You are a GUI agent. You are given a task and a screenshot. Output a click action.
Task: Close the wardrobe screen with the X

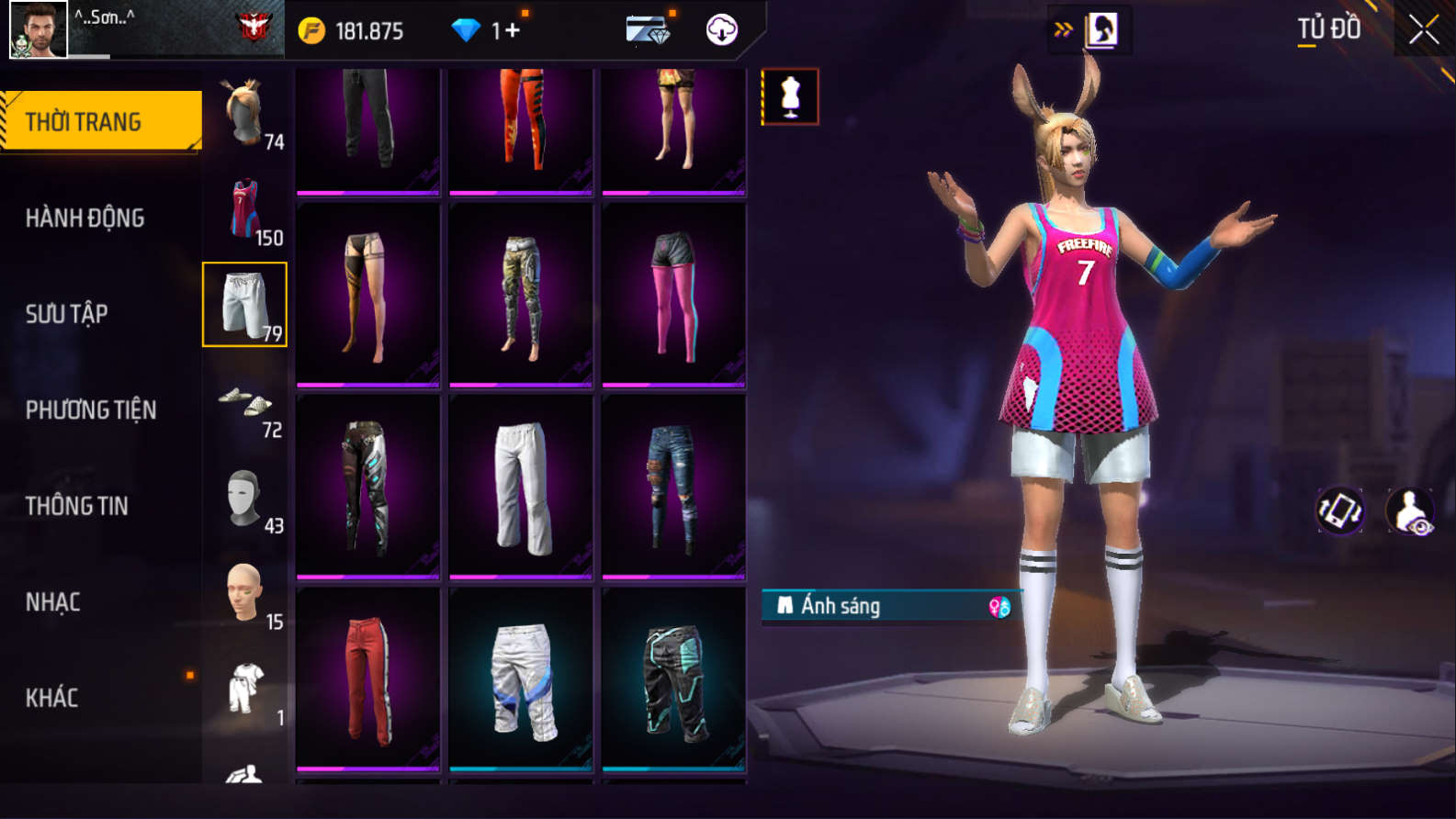pos(1423,30)
